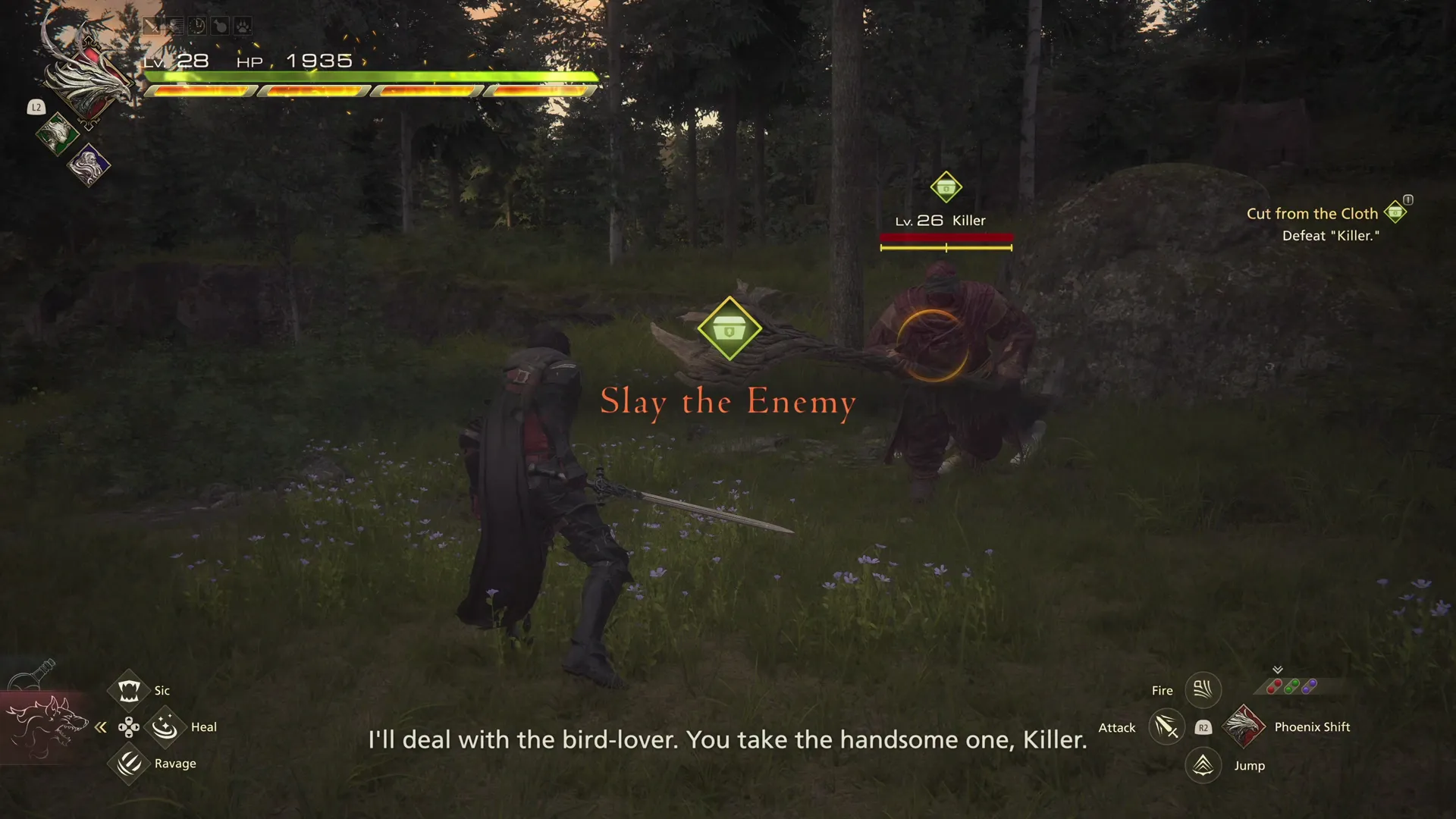Collapse the Torgal command panel chevron
Image resolution: width=1456 pixels, height=819 pixels.
click(101, 726)
